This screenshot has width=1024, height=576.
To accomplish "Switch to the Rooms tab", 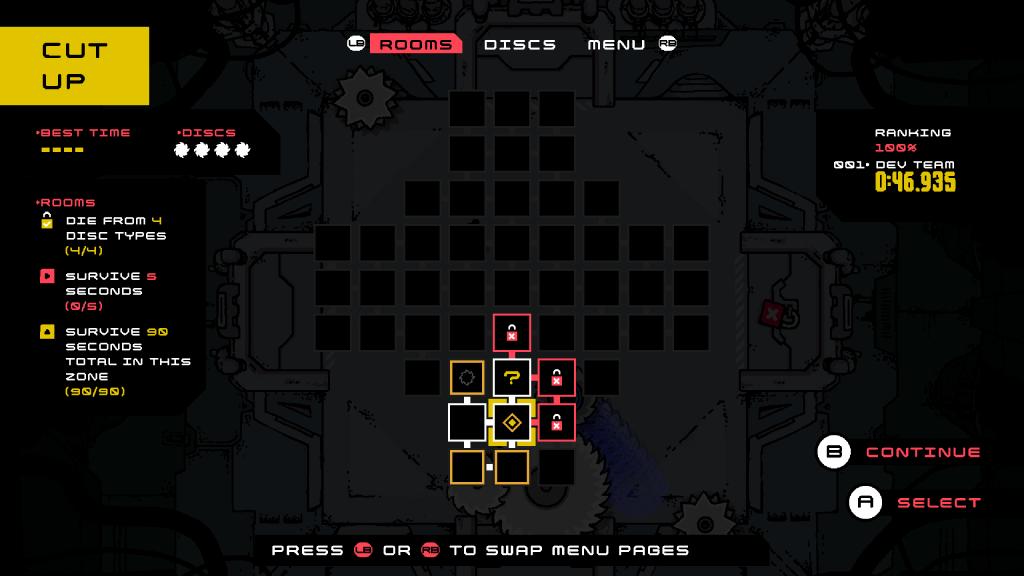I will coord(415,44).
